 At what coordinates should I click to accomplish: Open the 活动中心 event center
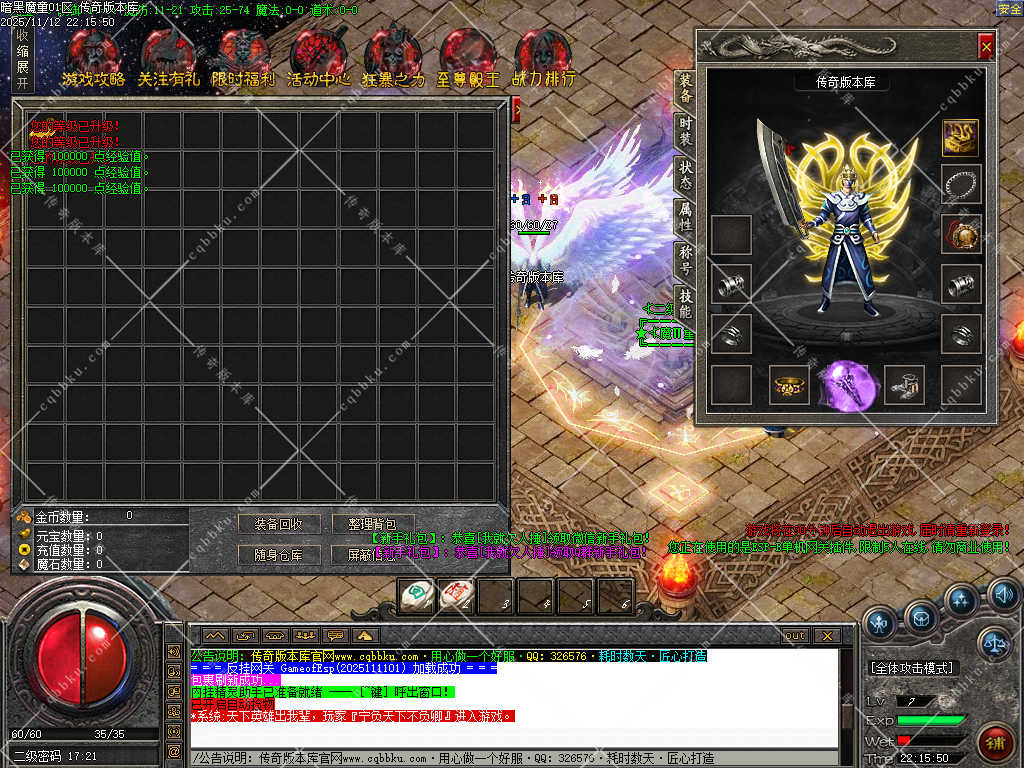(x=318, y=60)
